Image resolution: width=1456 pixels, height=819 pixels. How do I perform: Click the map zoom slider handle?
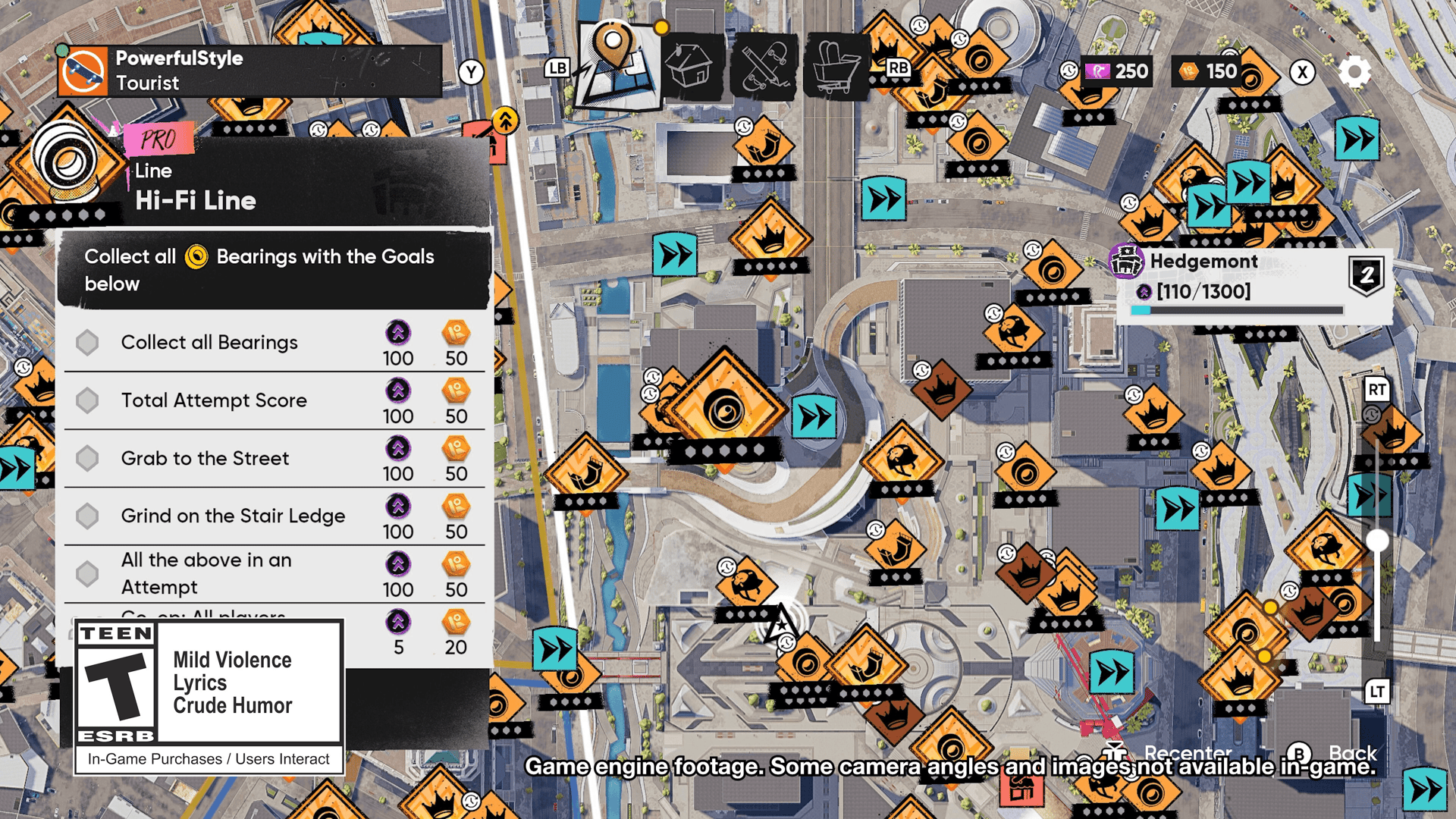[1377, 541]
